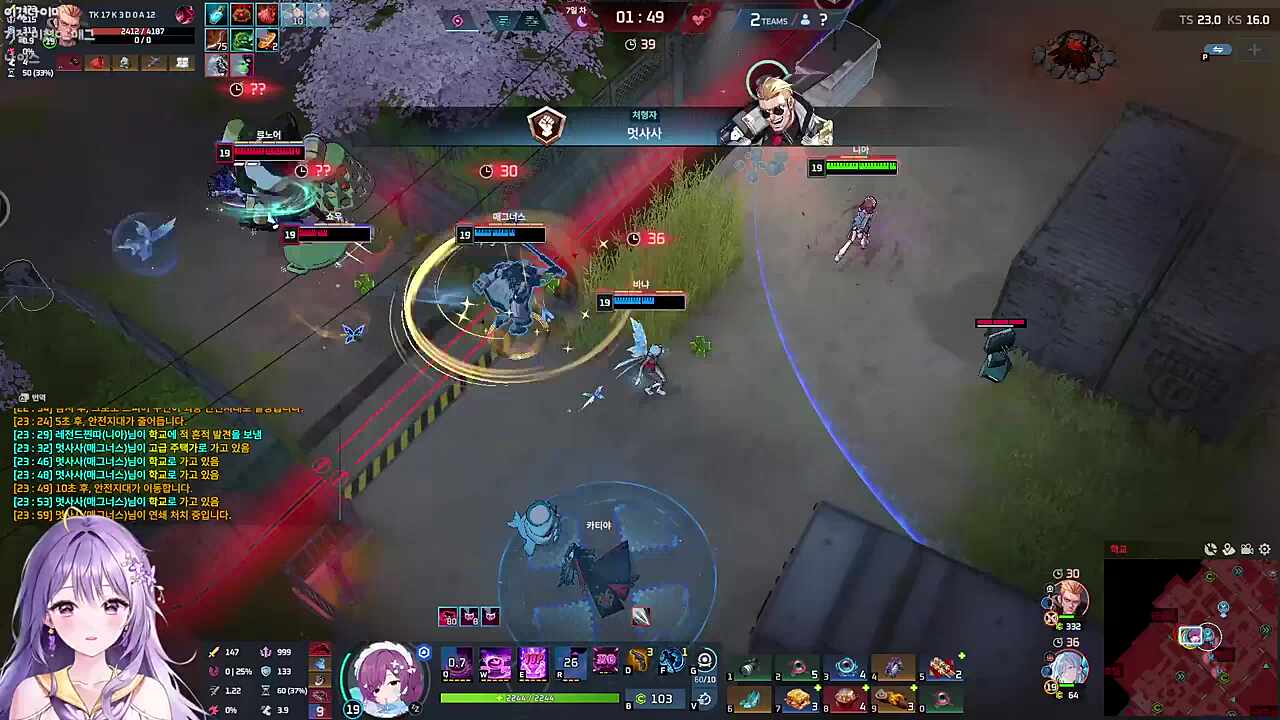
Task: Toggle the minimap video camera button
Action: coord(1247,549)
